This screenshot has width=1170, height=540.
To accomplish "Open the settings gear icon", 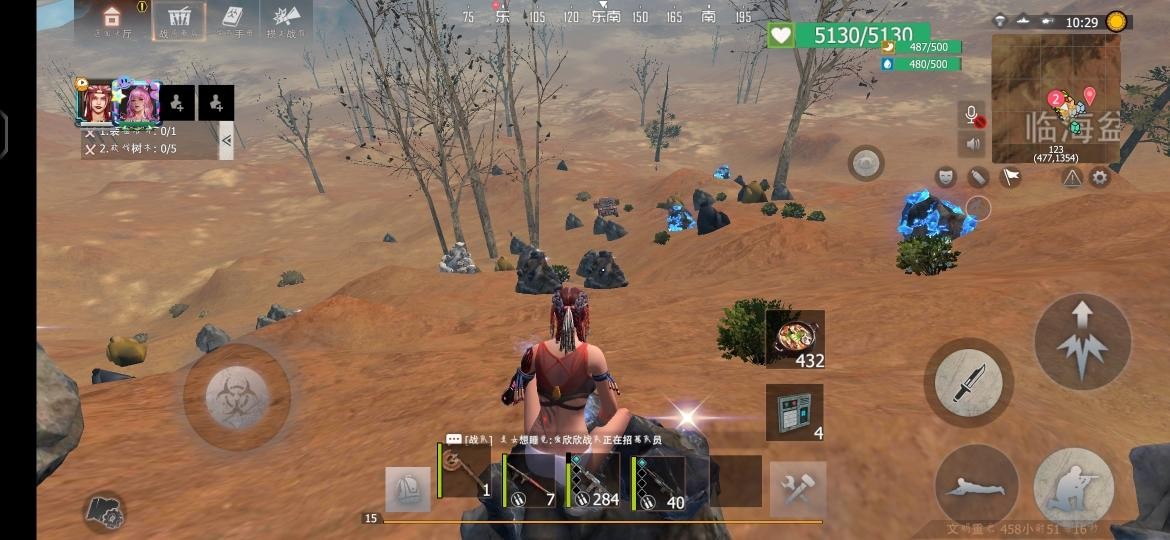I will tap(1100, 177).
